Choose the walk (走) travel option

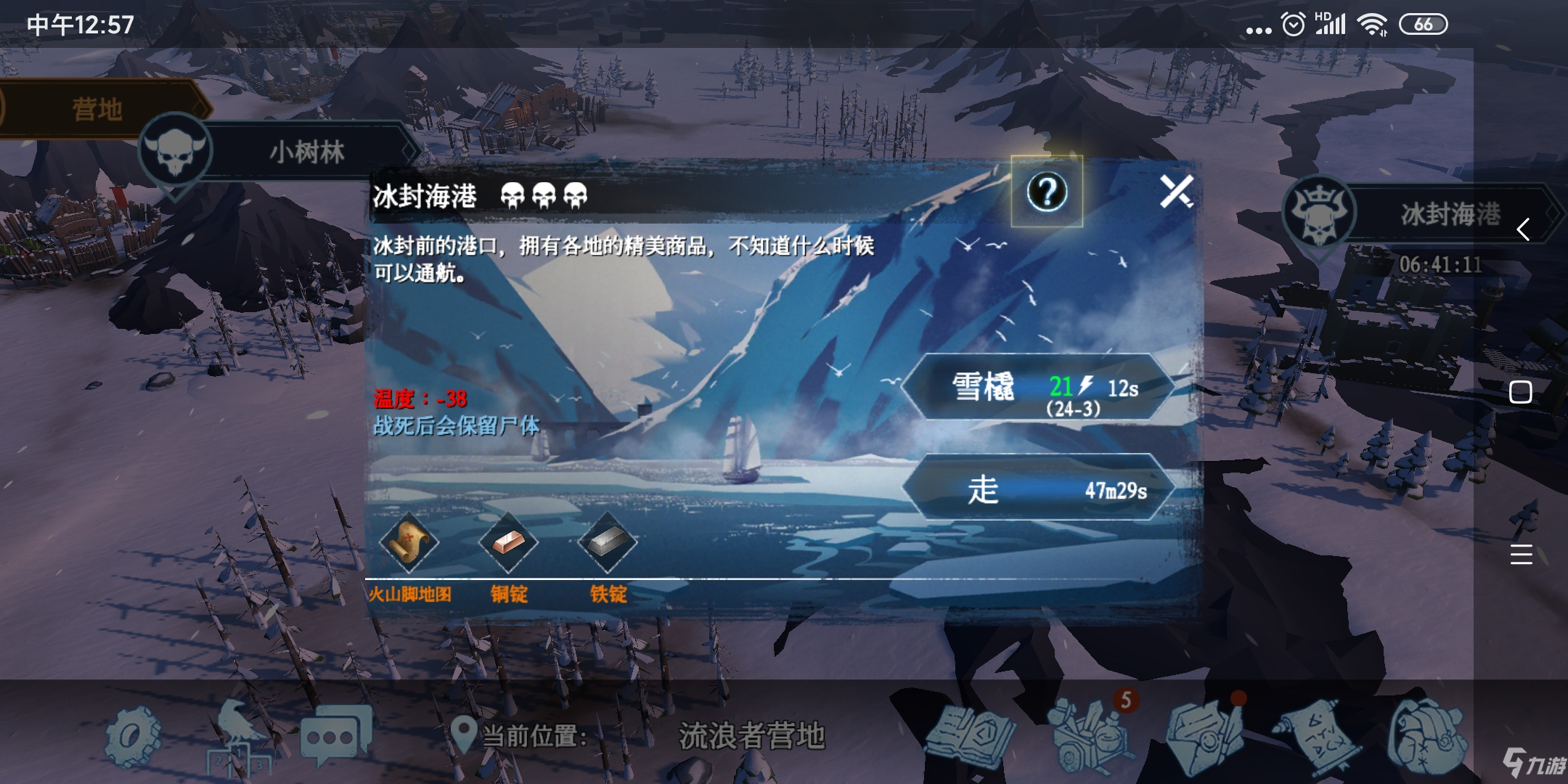(x=1037, y=489)
